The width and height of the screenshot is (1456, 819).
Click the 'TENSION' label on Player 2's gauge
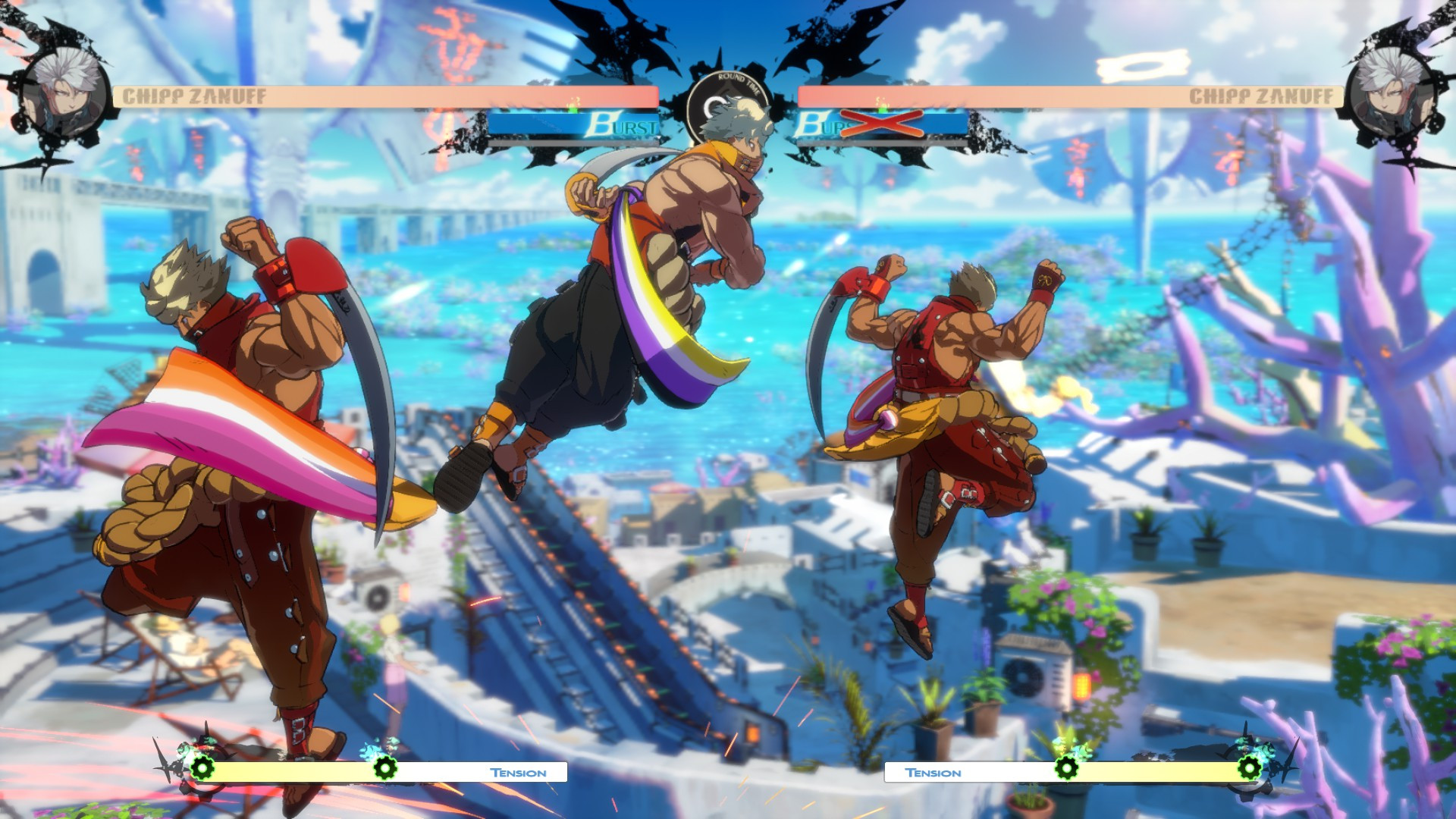coord(934,772)
